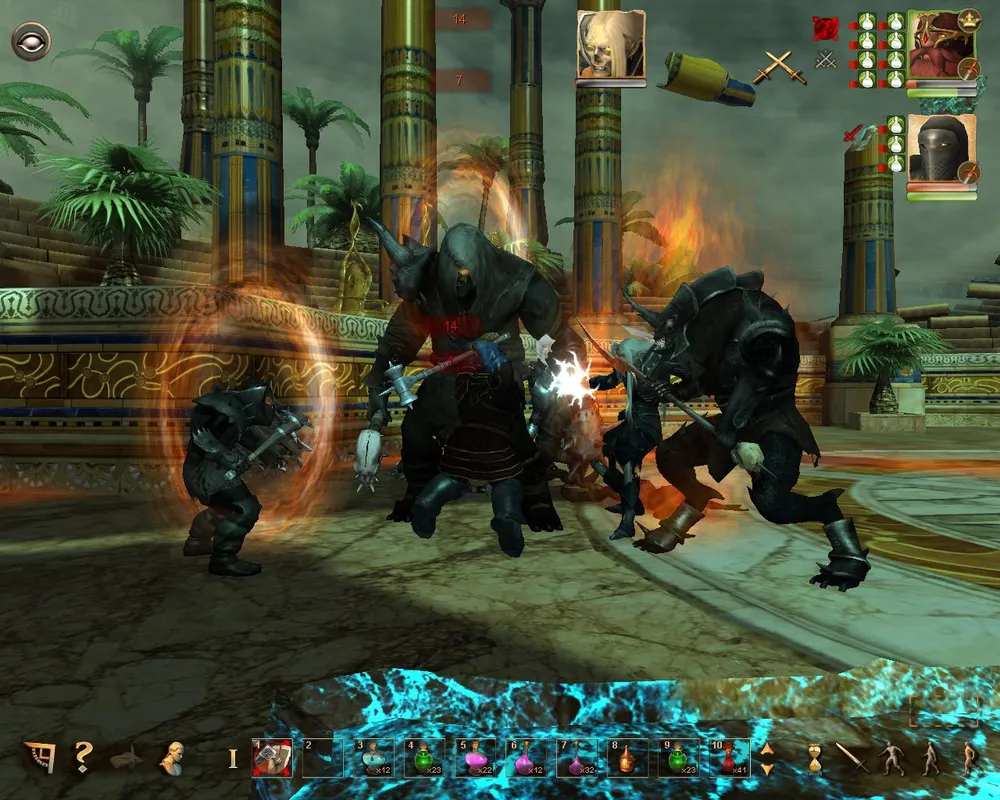The width and height of the screenshot is (1000, 800).
Task: Click the crown icon on red portrait
Action: 968,19
